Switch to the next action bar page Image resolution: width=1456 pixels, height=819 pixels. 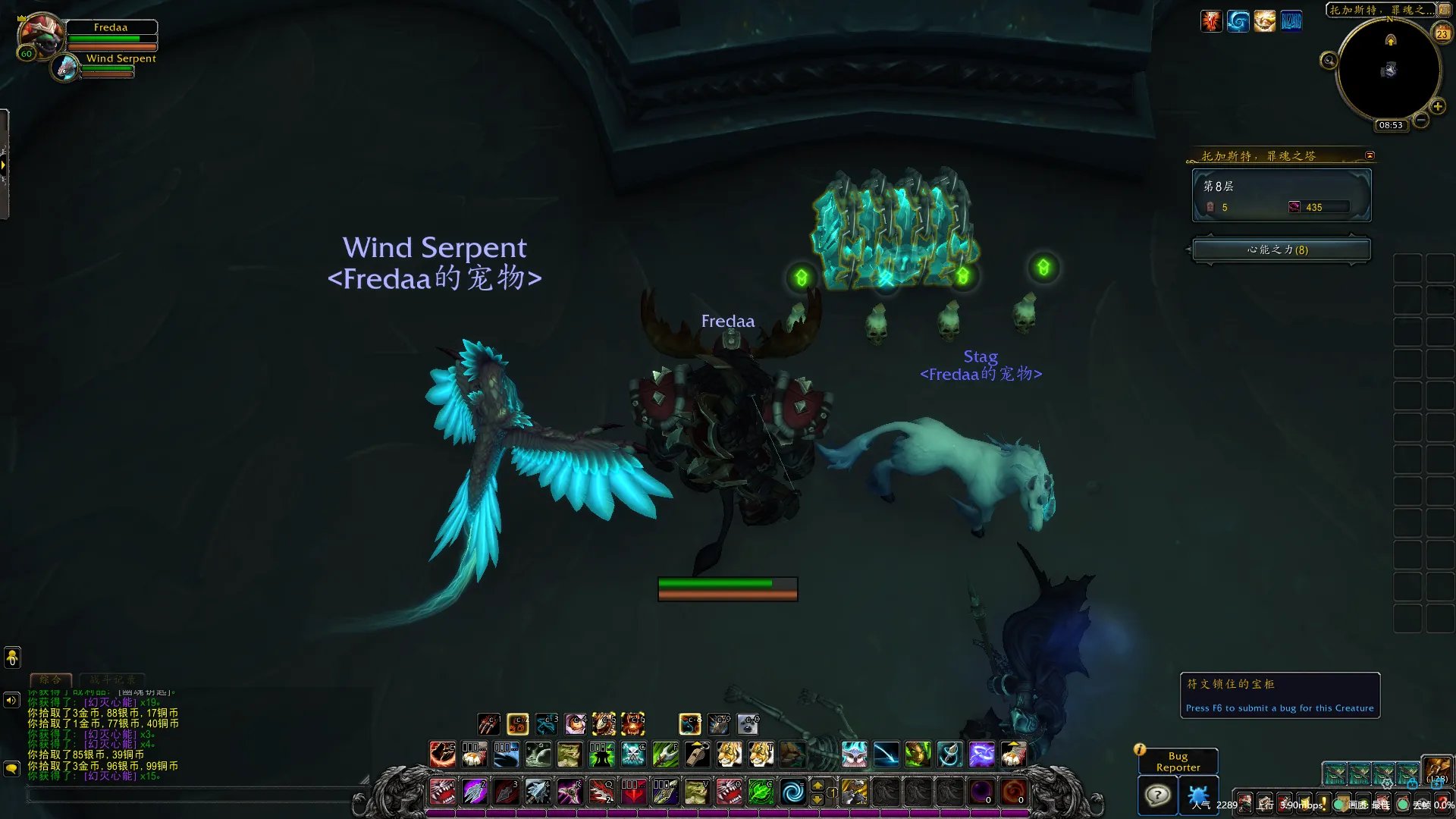coord(817,799)
